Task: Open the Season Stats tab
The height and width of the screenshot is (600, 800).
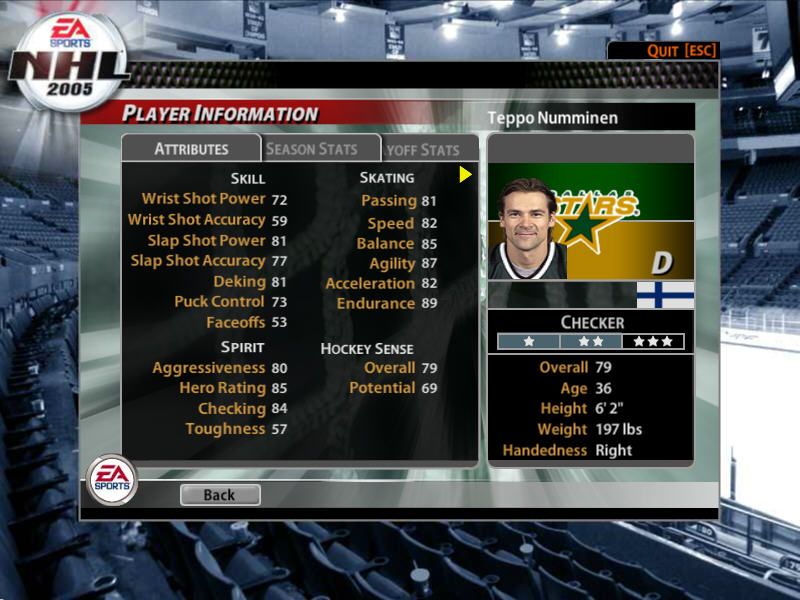Action: click(x=311, y=149)
